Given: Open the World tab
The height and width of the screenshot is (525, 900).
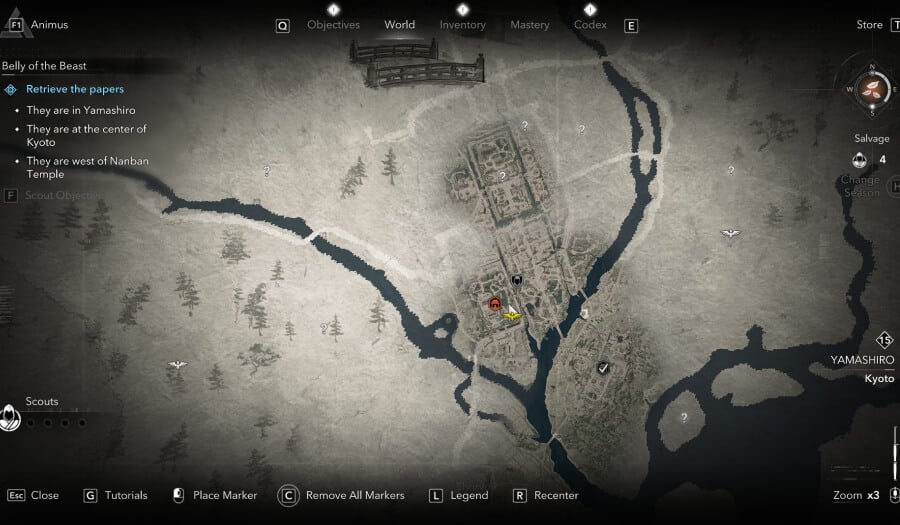Looking at the screenshot, I should [399, 25].
